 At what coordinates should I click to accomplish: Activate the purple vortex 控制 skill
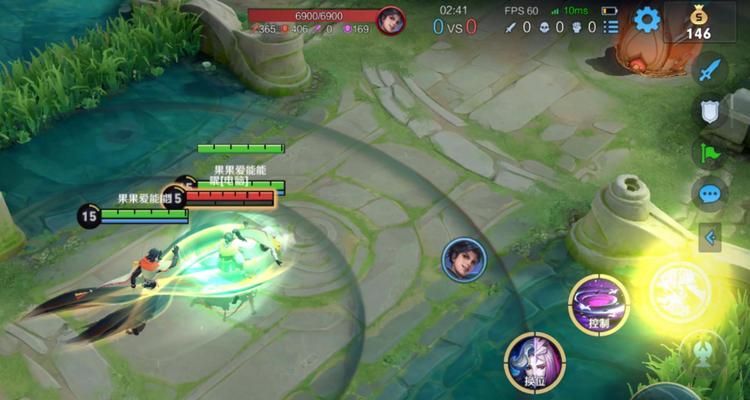click(x=598, y=303)
